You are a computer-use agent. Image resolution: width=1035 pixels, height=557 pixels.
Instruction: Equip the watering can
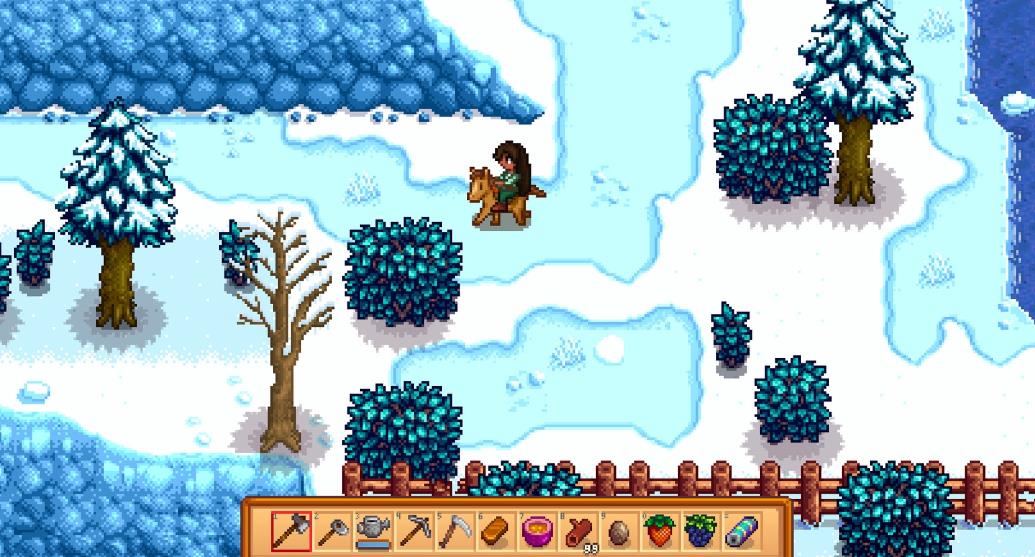[x=371, y=530]
